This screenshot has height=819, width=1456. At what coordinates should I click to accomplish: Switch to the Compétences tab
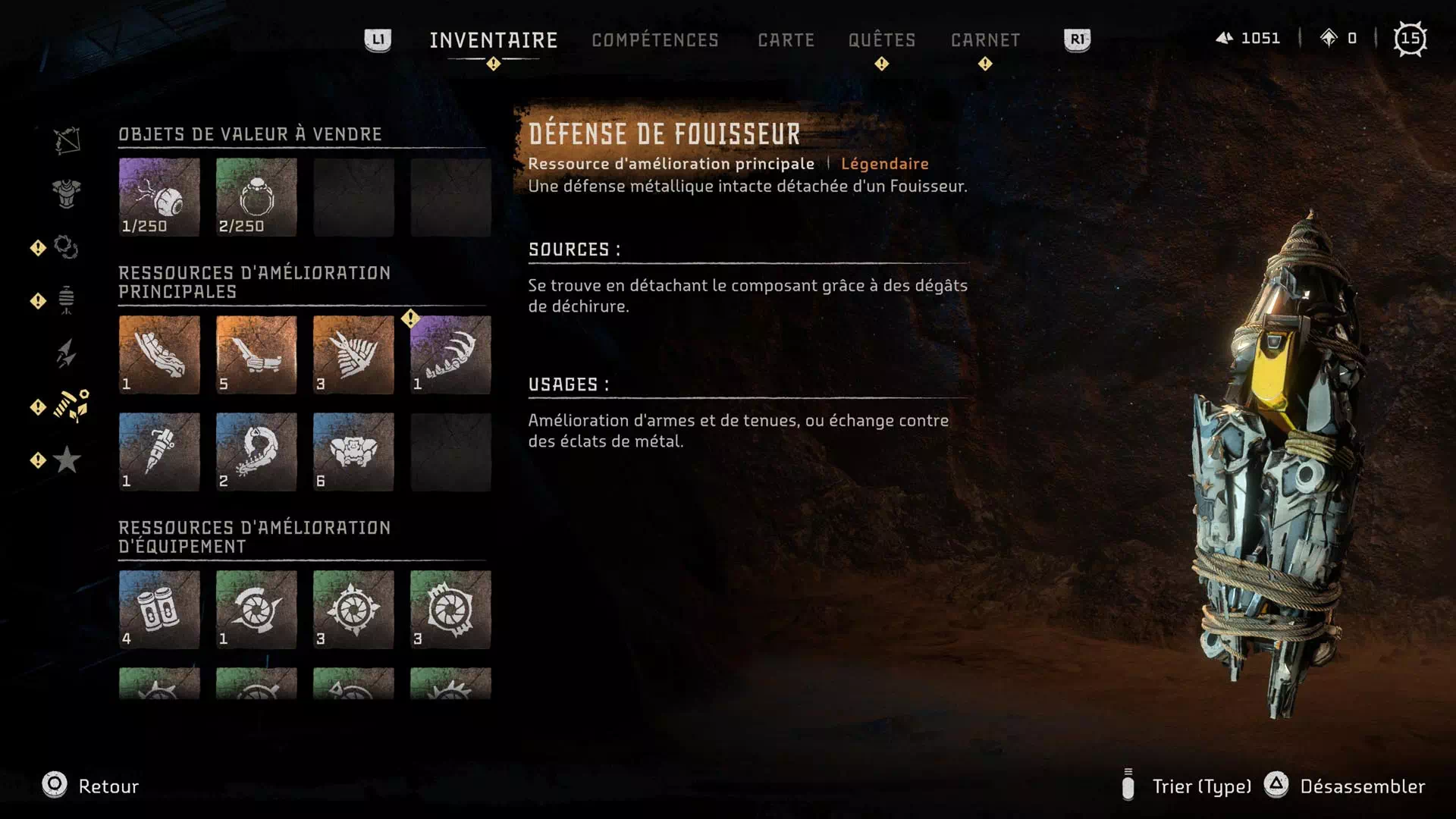[654, 40]
